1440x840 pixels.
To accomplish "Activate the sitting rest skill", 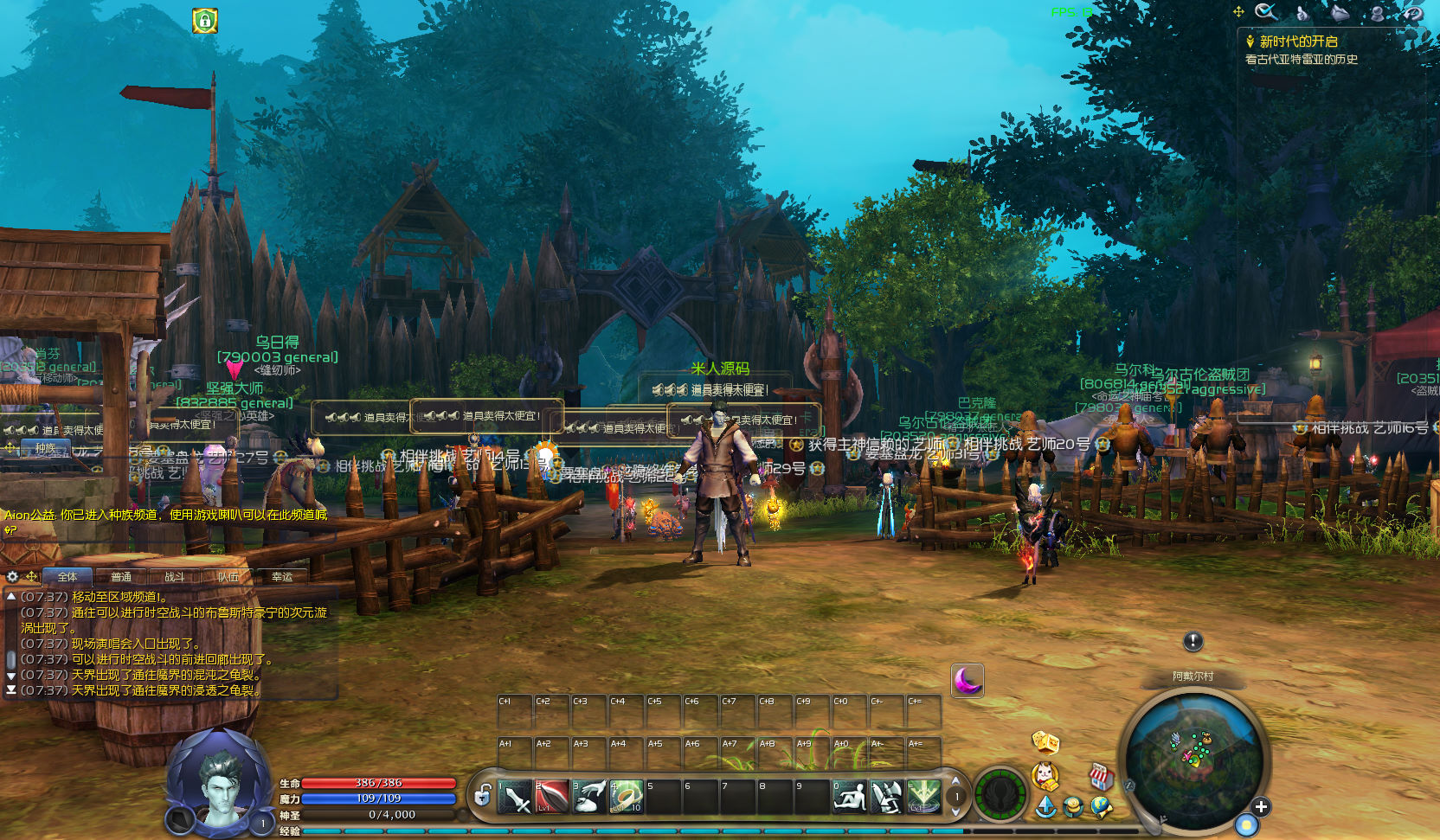I will point(850,797).
